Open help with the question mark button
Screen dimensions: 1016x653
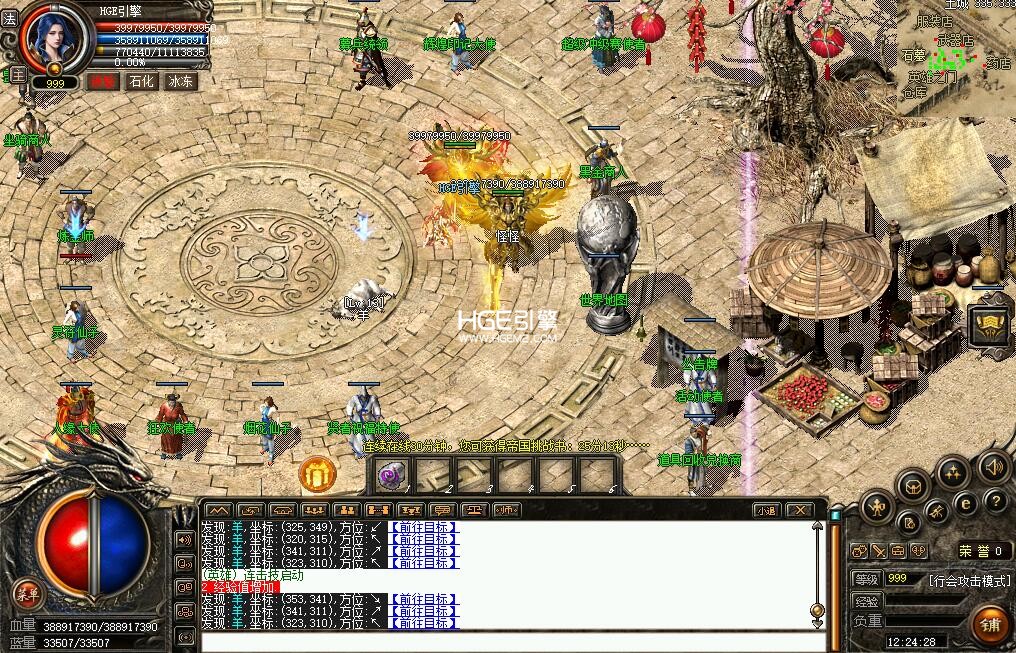click(x=994, y=501)
